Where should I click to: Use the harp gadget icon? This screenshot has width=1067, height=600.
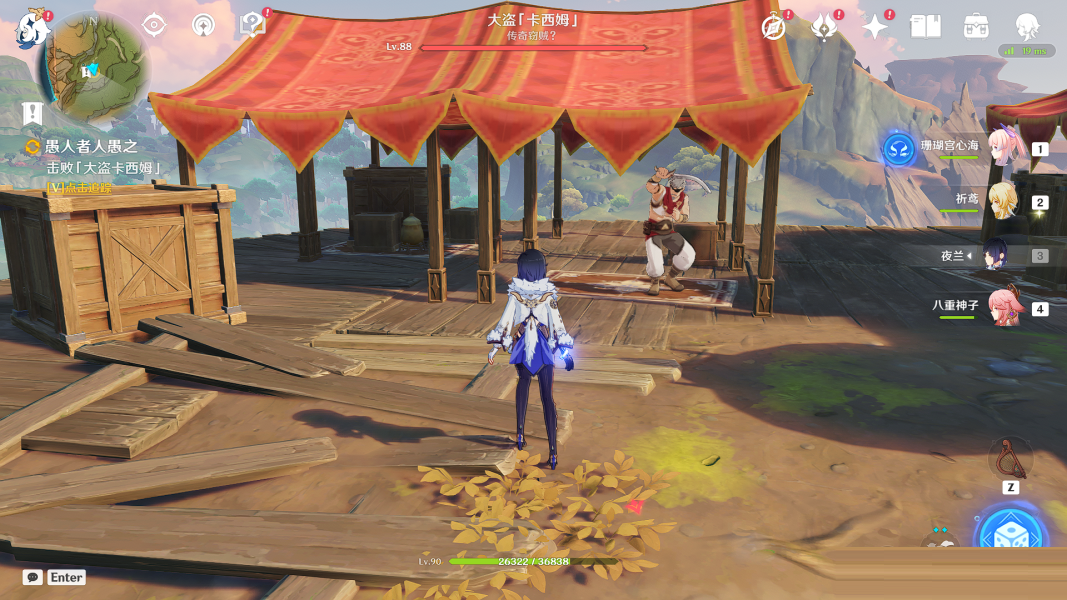(x=1011, y=459)
